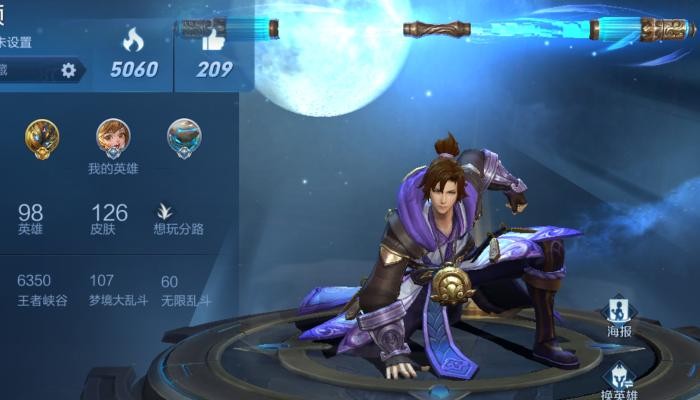Open the 126 皮肤 skins collection

(109, 218)
